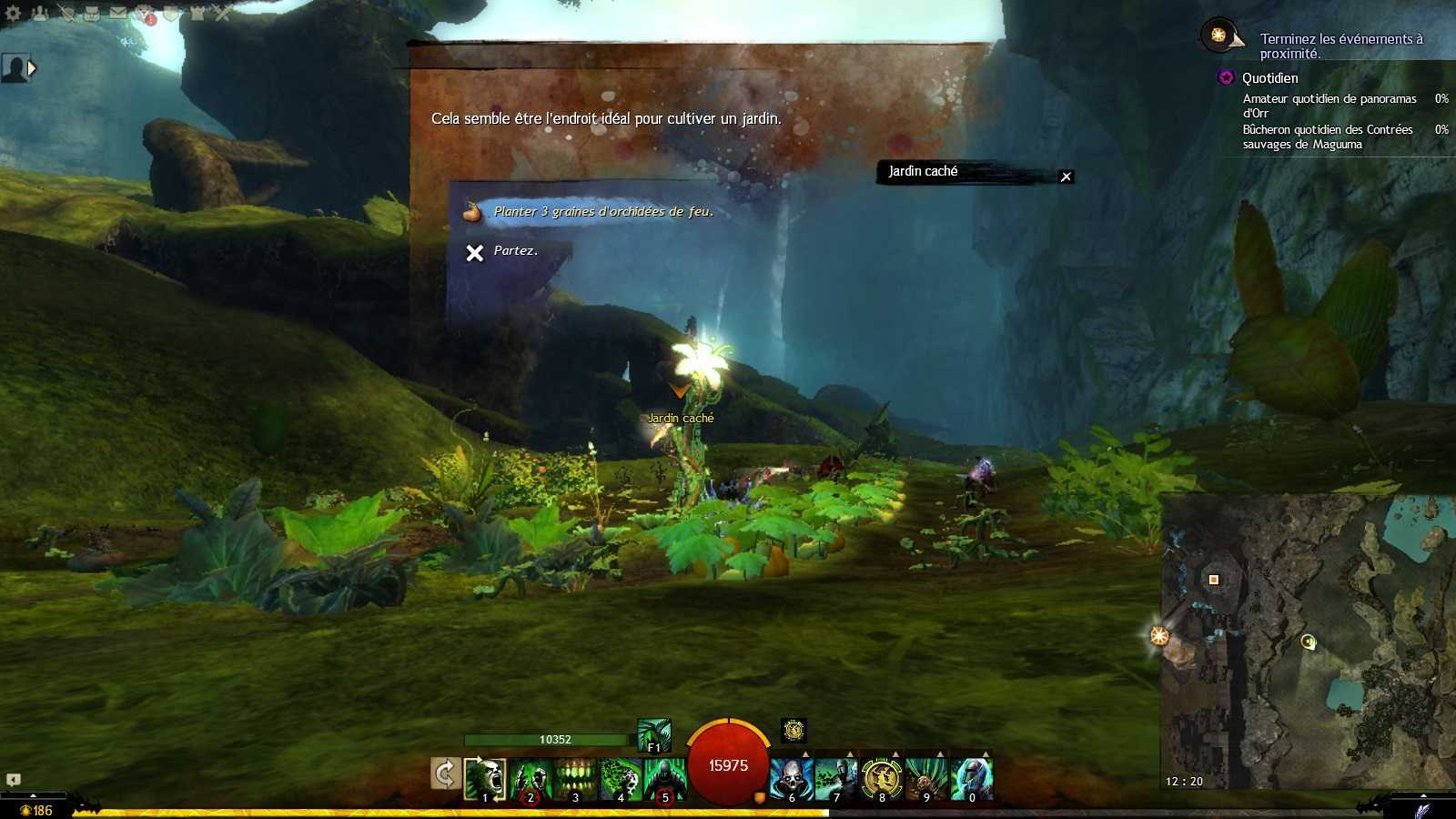Click the weapon swap arrow button
The image size is (1456, 819).
tap(444, 774)
